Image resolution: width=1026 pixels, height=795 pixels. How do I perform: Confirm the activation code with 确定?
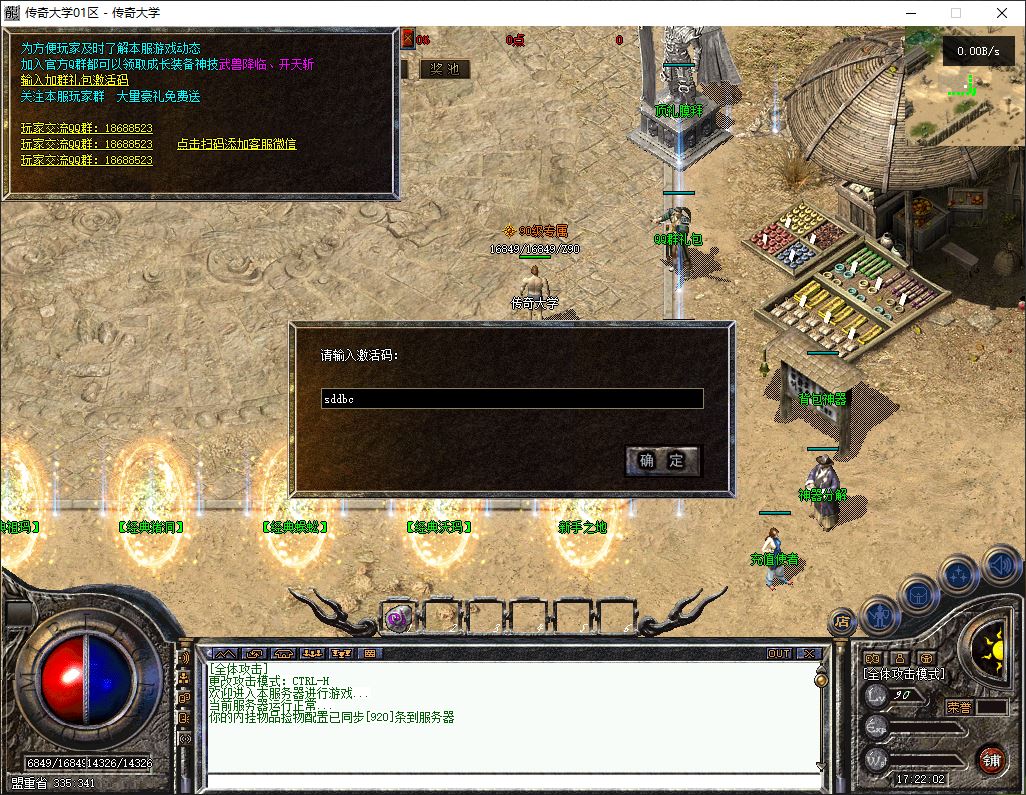(662, 460)
